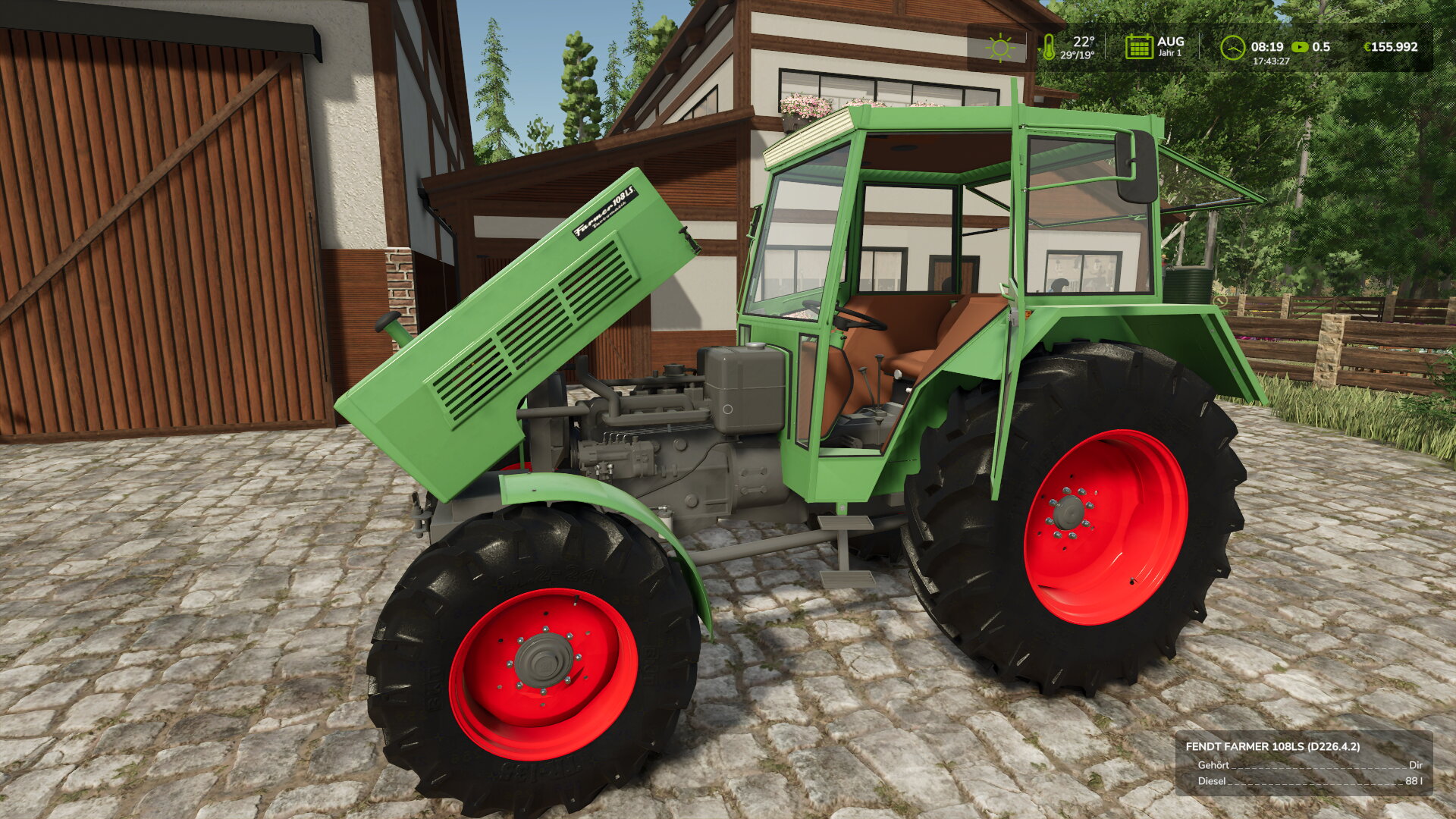The image size is (1456, 819).
Task: Expand the 29°/19° forecast temperature readout
Action: [1077, 55]
